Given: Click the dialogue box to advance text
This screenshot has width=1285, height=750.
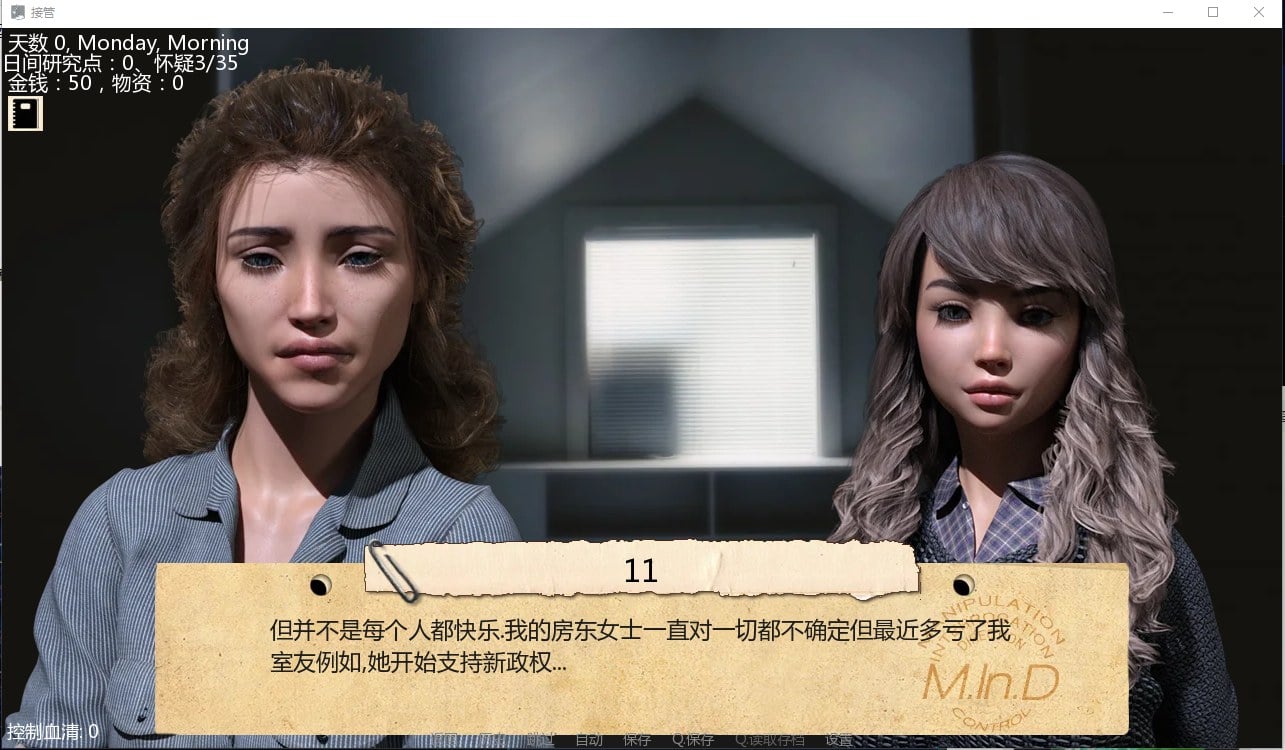Looking at the screenshot, I should click(640, 650).
